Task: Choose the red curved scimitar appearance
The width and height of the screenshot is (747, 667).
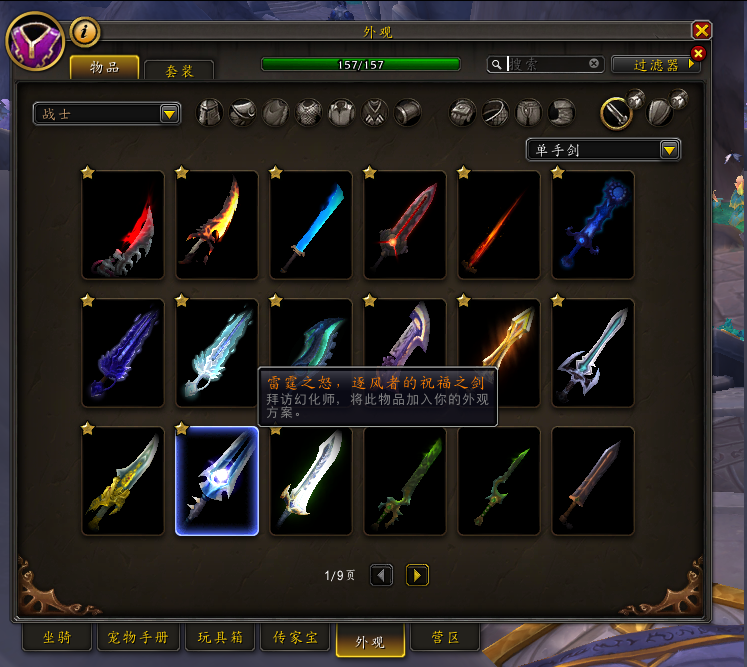Action: 123,225
